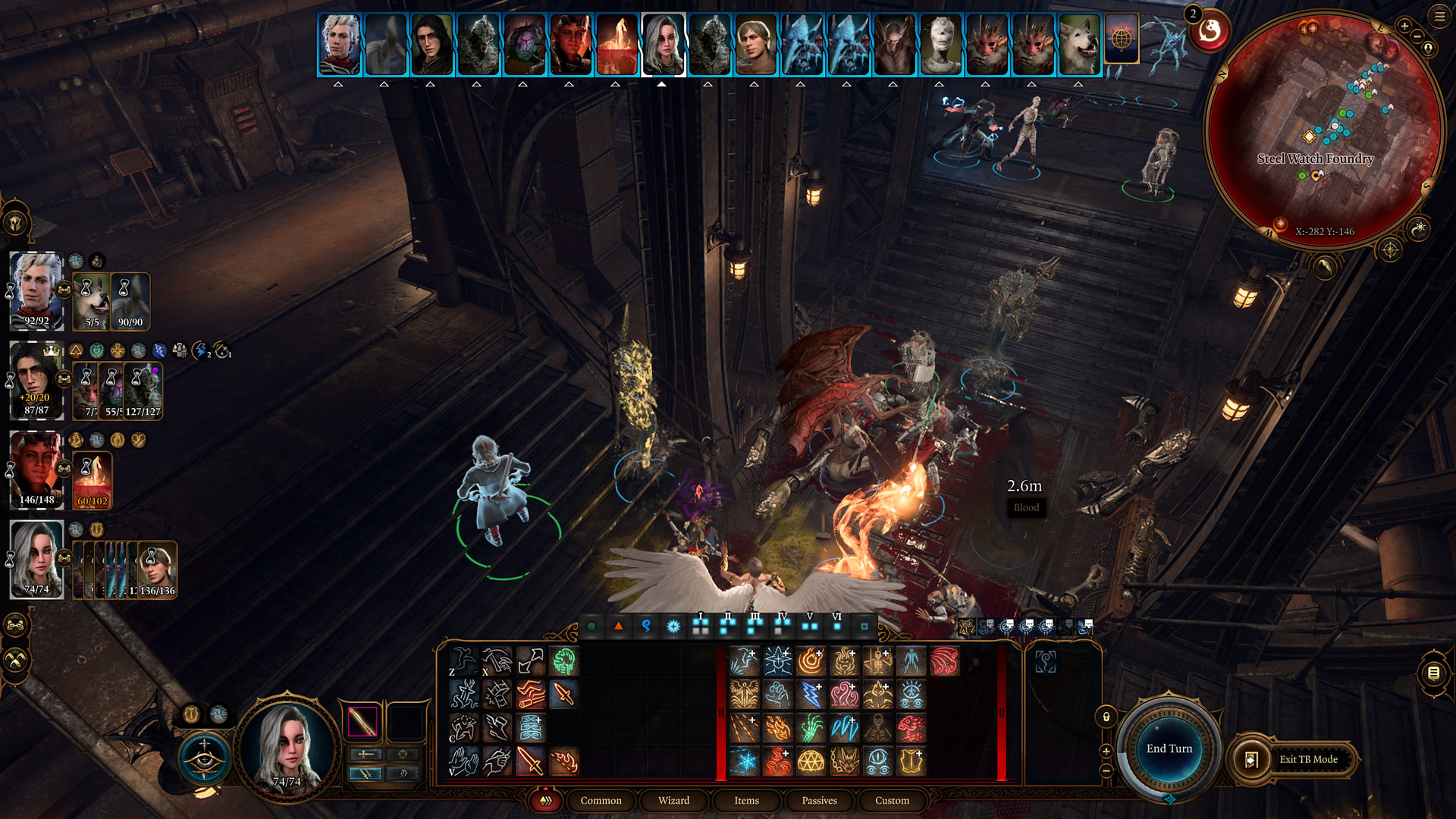1456x819 pixels.
Task: Select the white wolf in the turn order
Action: (1078, 45)
